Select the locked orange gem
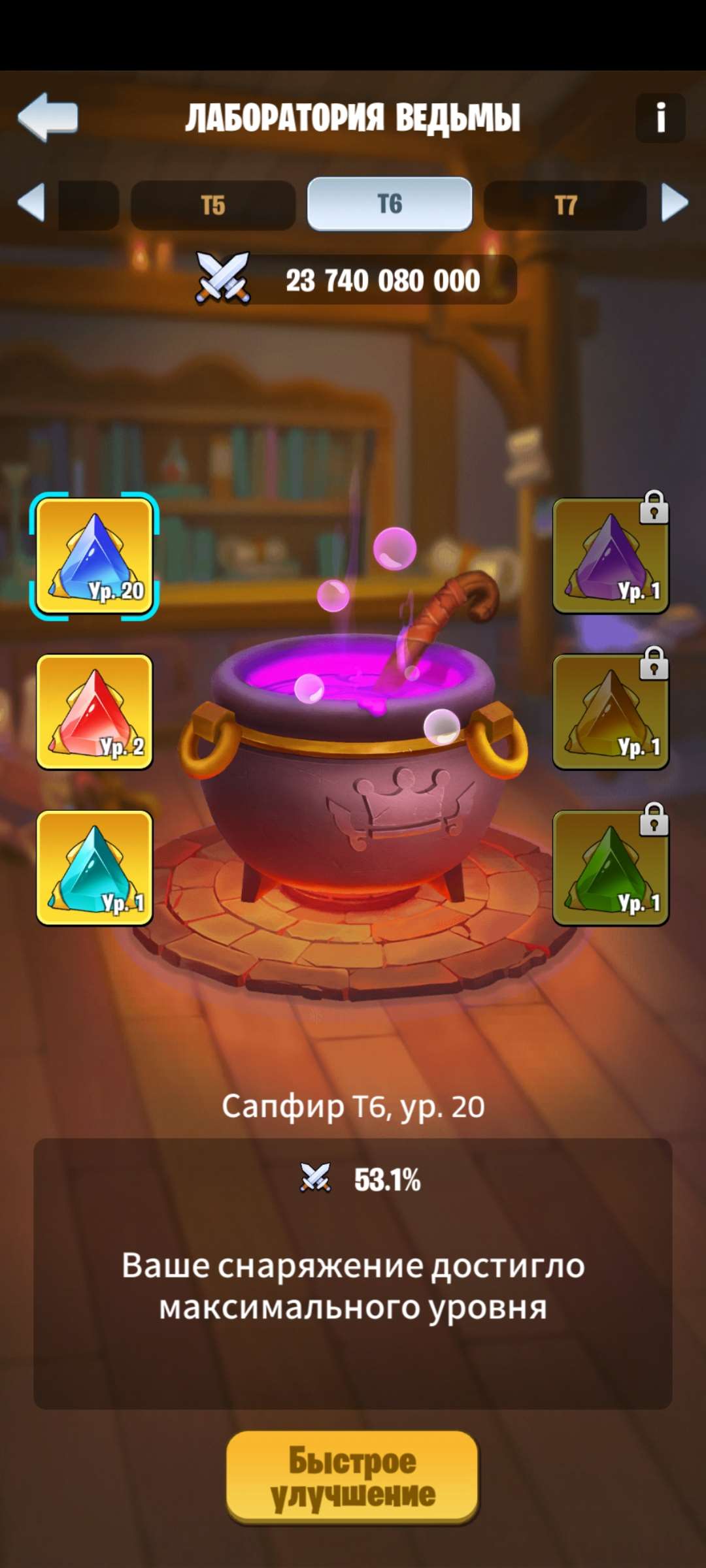This screenshot has height=1568, width=706. click(611, 712)
